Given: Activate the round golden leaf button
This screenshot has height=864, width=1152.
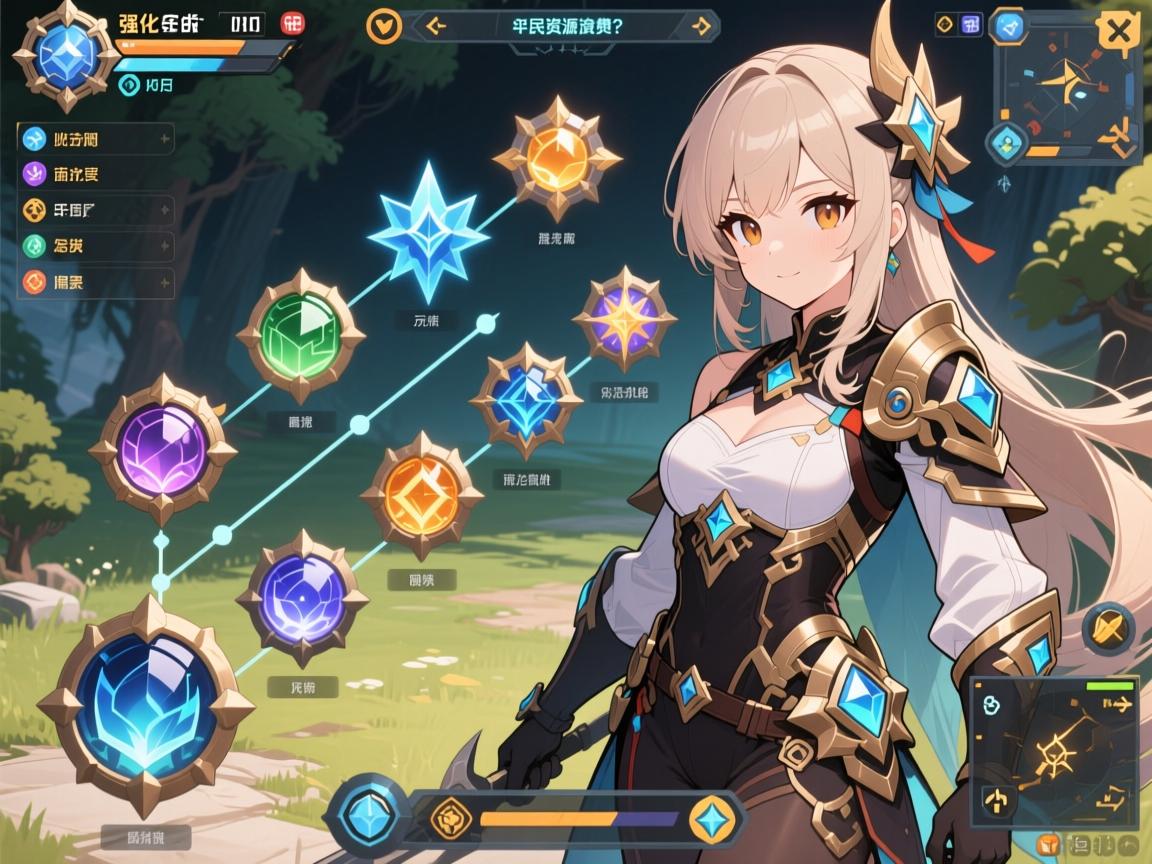Looking at the screenshot, I should (x=1108, y=628).
